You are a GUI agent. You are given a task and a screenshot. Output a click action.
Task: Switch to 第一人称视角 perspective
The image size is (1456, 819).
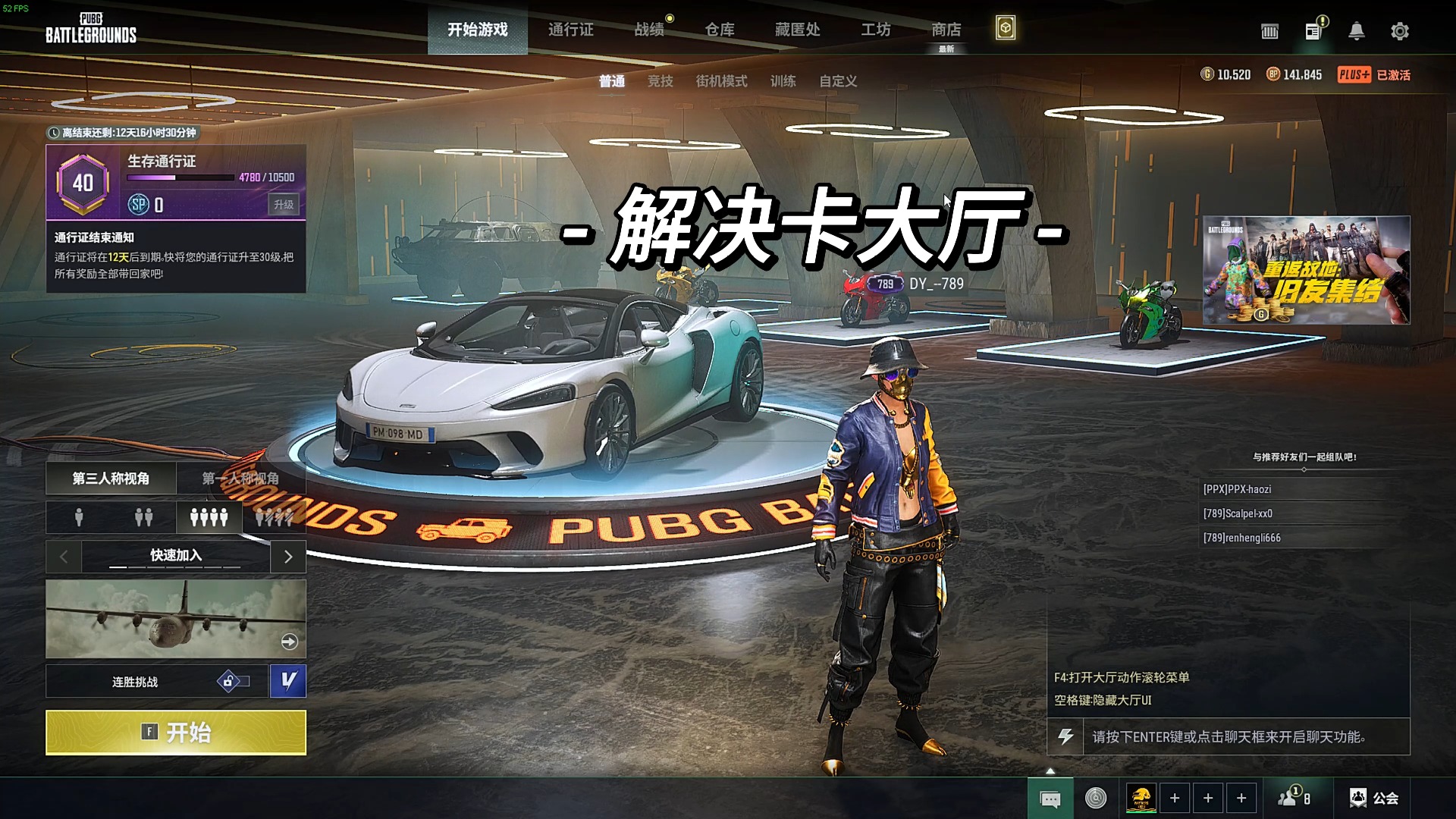(241, 479)
